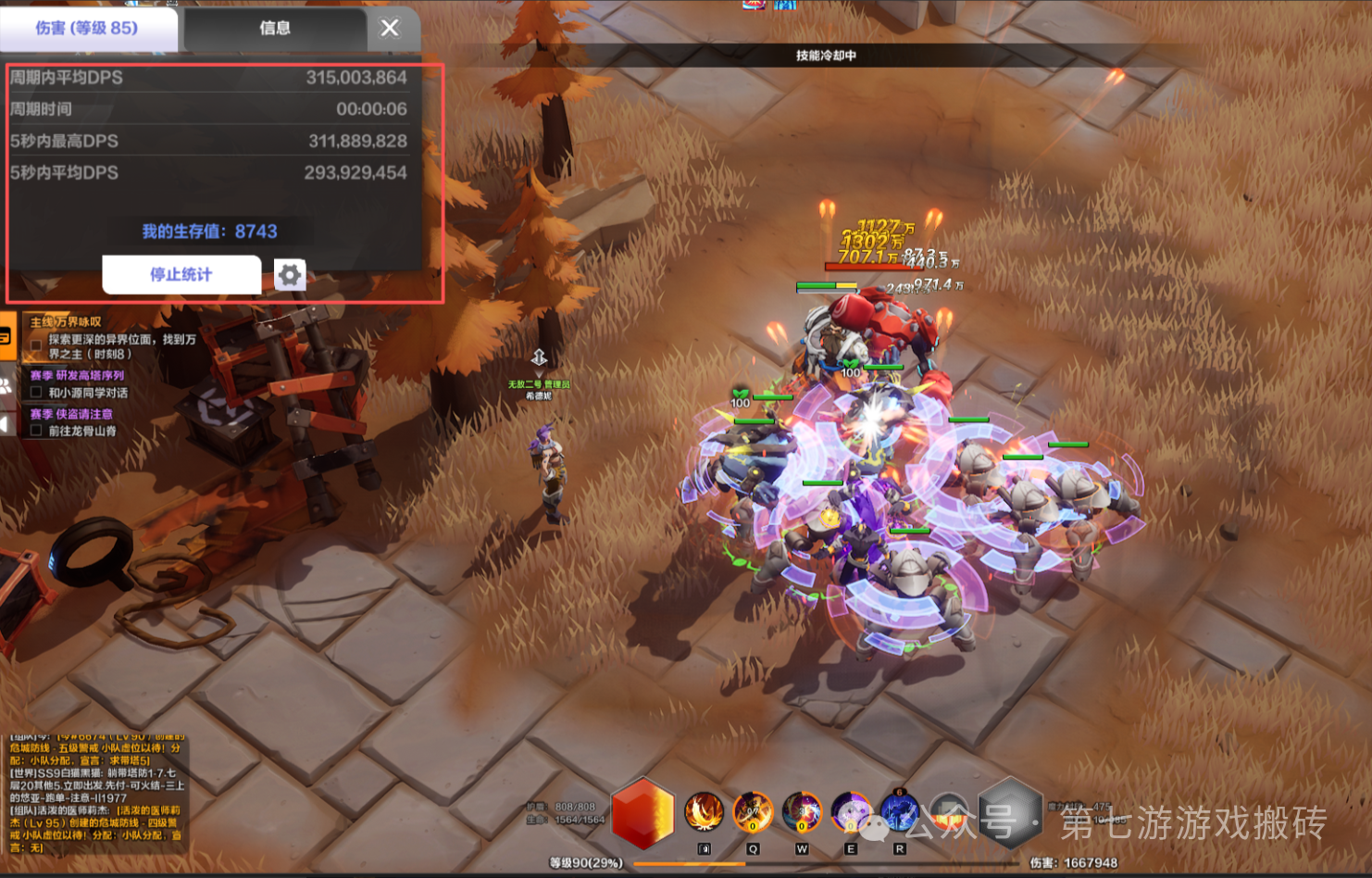The image size is (1372, 878).
Task: Use the W skill icon
Action: (x=802, y=811)
